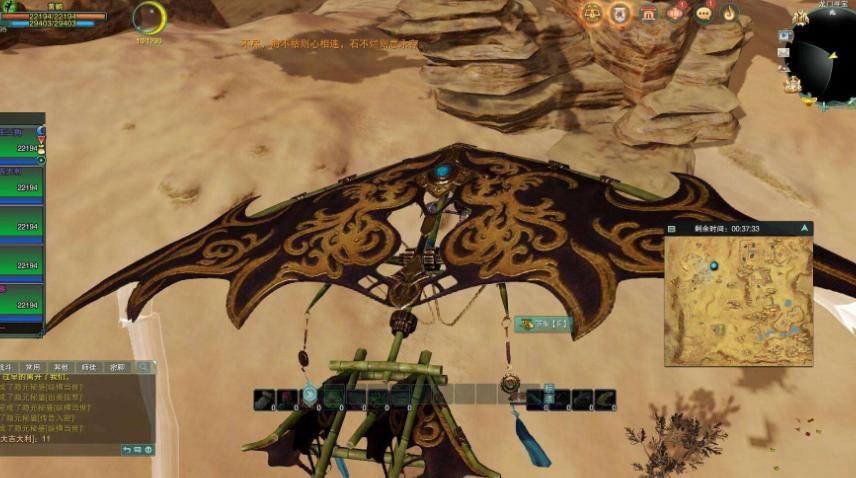Open the red gate building icon
This screenshot has height=478, width=856.
648,14
